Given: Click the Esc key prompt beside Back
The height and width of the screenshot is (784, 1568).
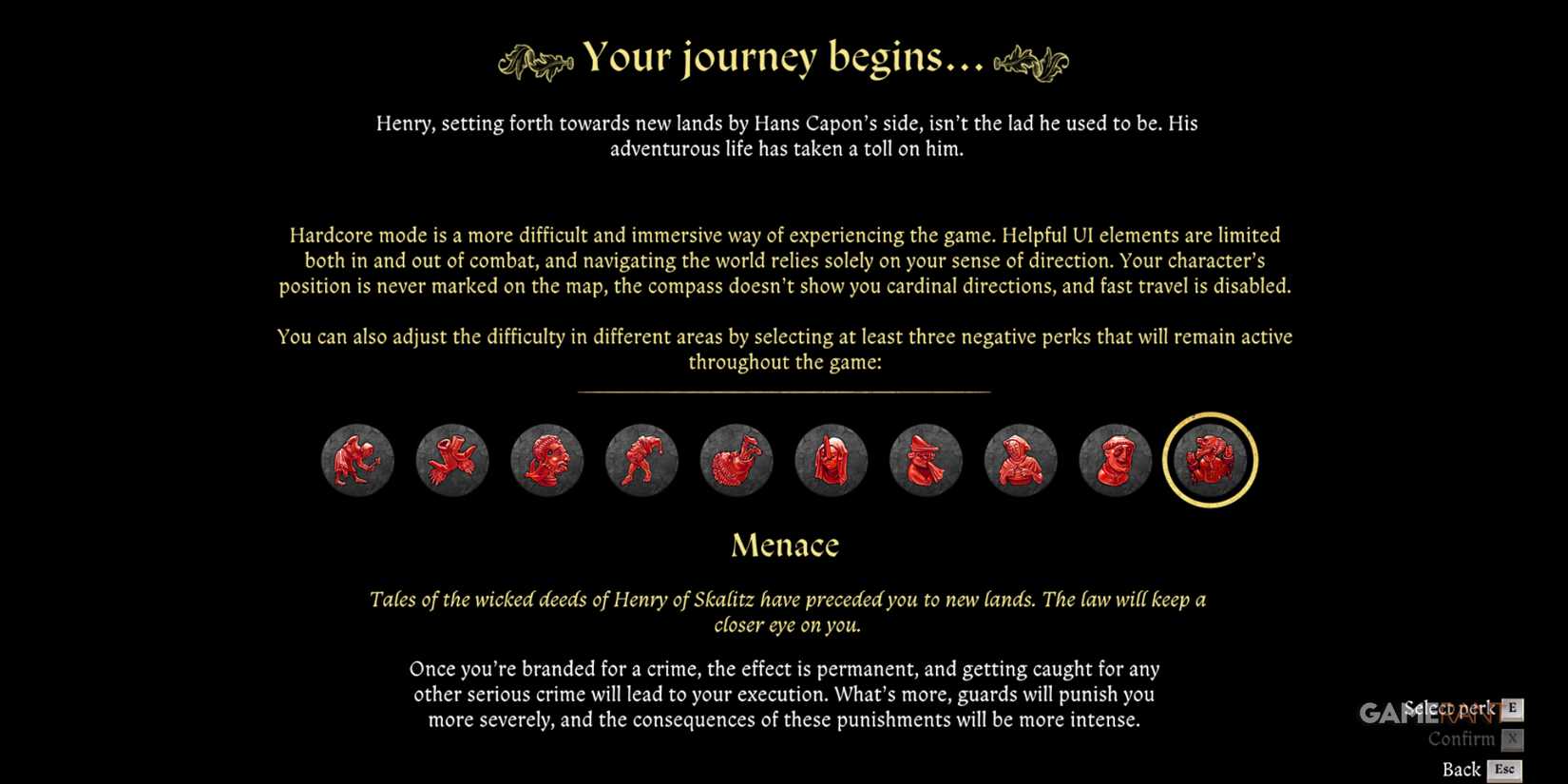Looking at the screenshot, I should coord(1504,769).
